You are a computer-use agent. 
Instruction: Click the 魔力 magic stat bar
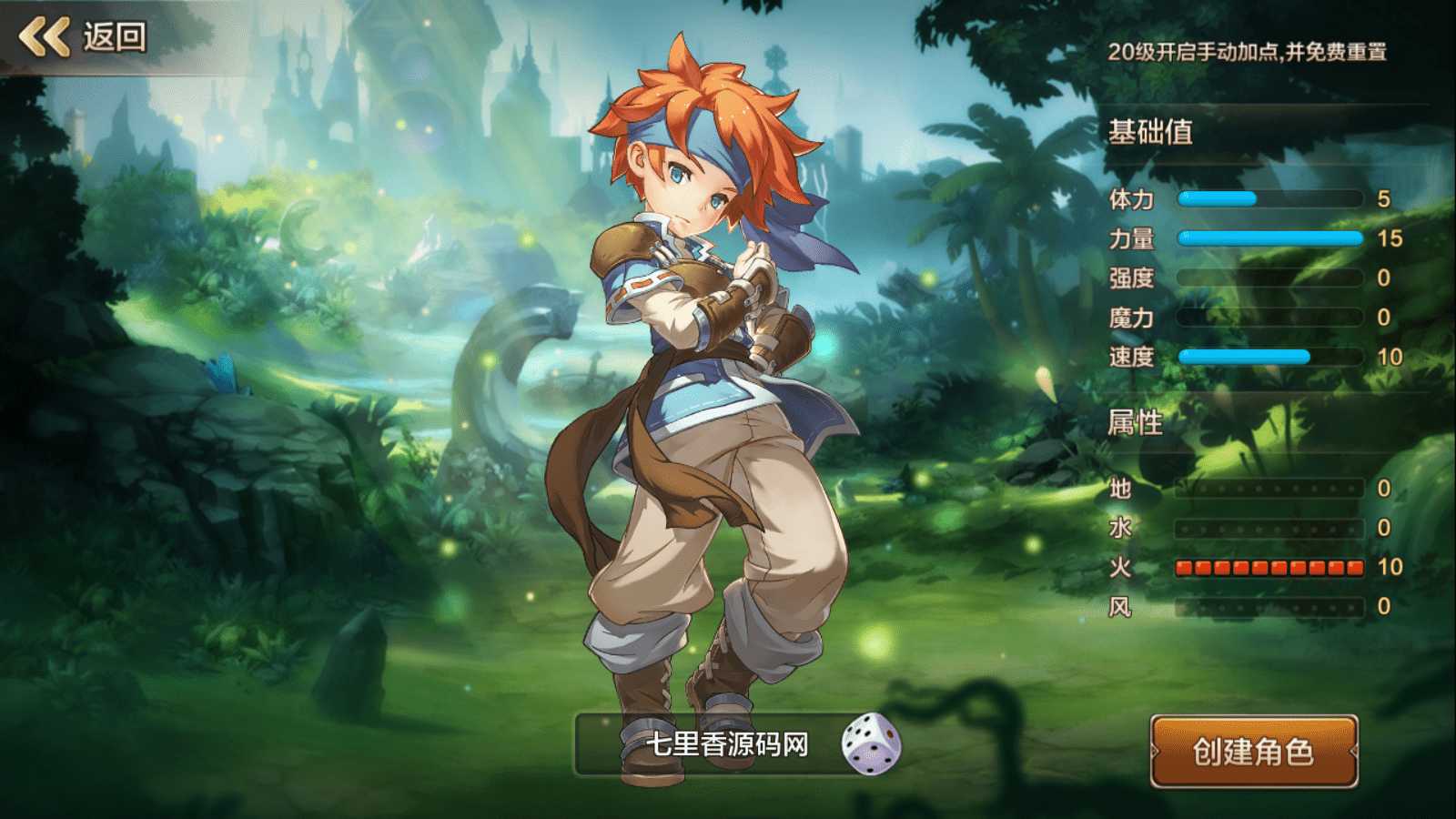(1269, 318)
